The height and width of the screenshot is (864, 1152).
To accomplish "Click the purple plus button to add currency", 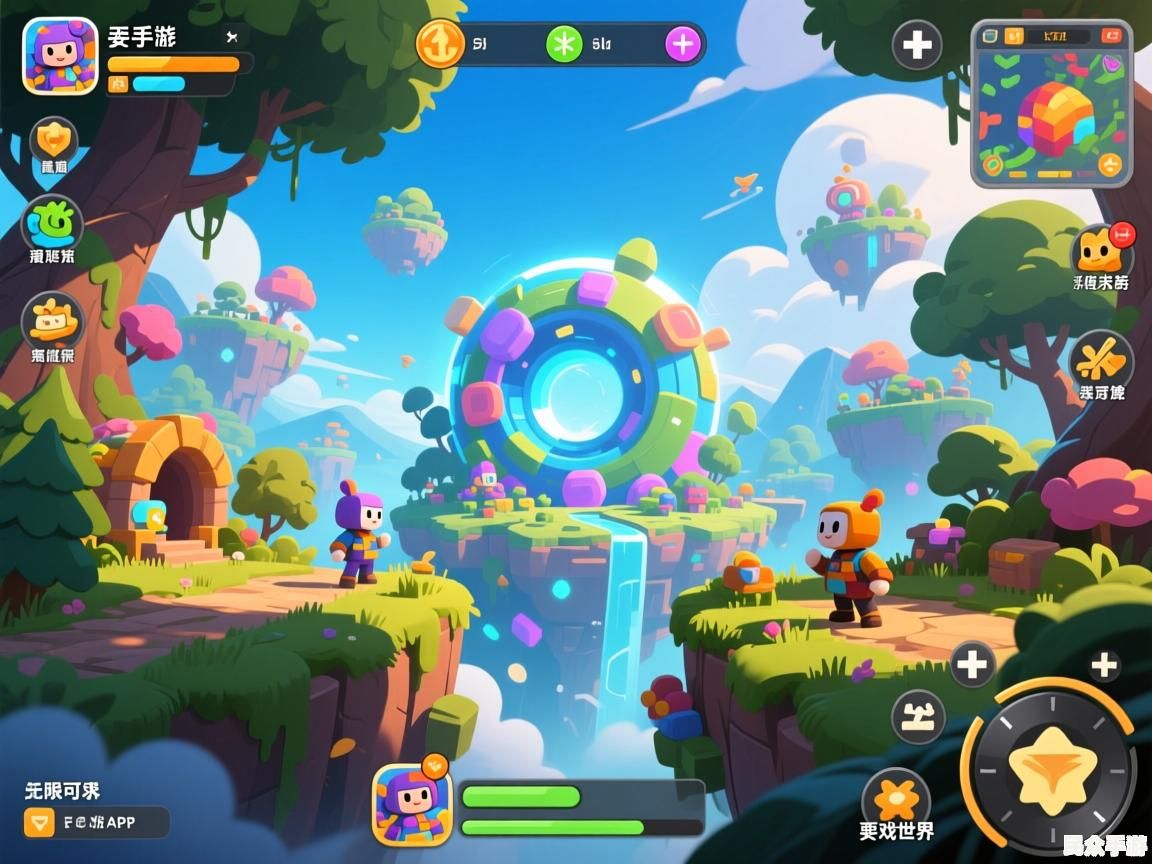I will tap(683, 44).
